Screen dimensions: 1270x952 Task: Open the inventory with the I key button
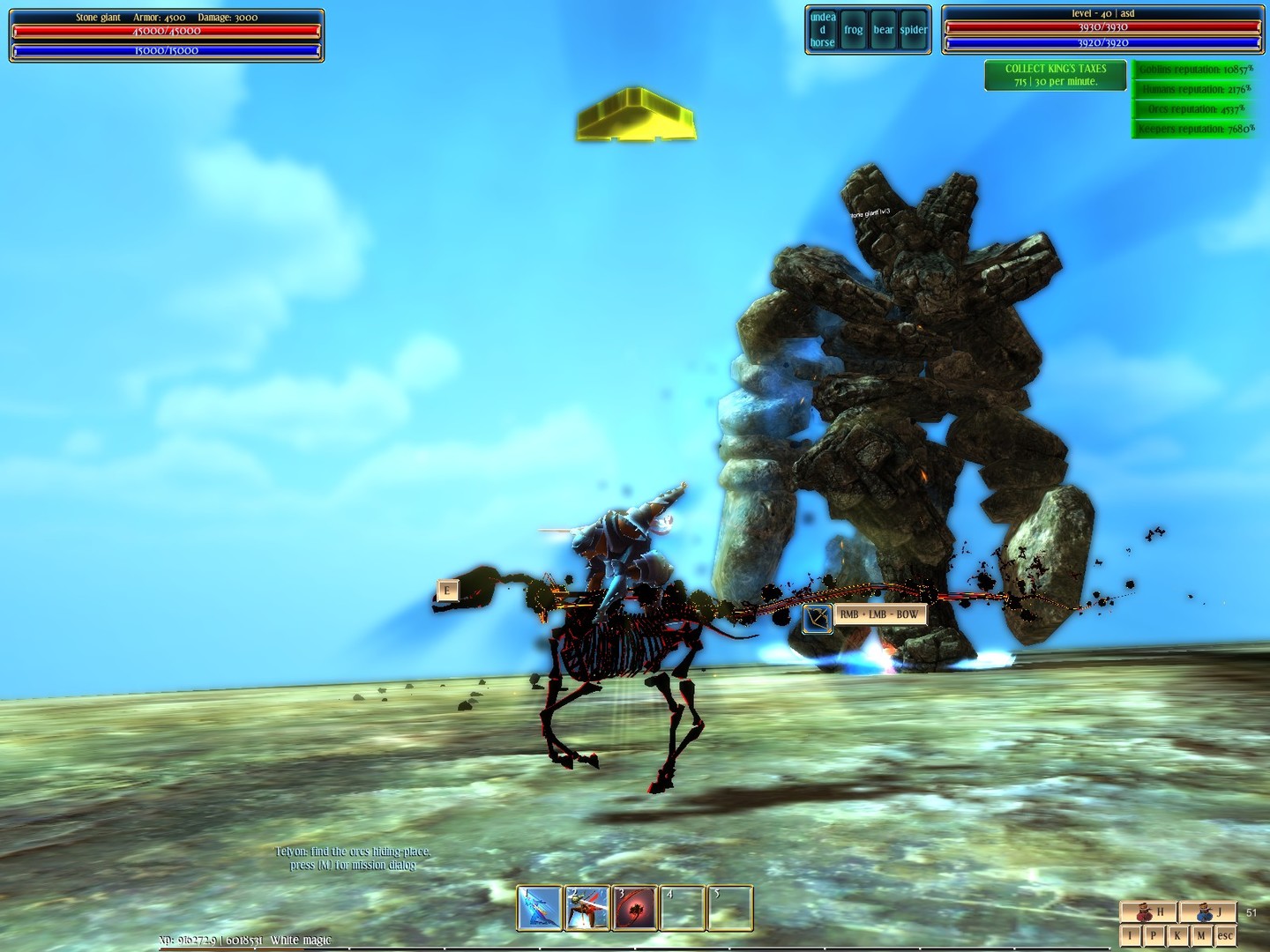point(1132,934)
